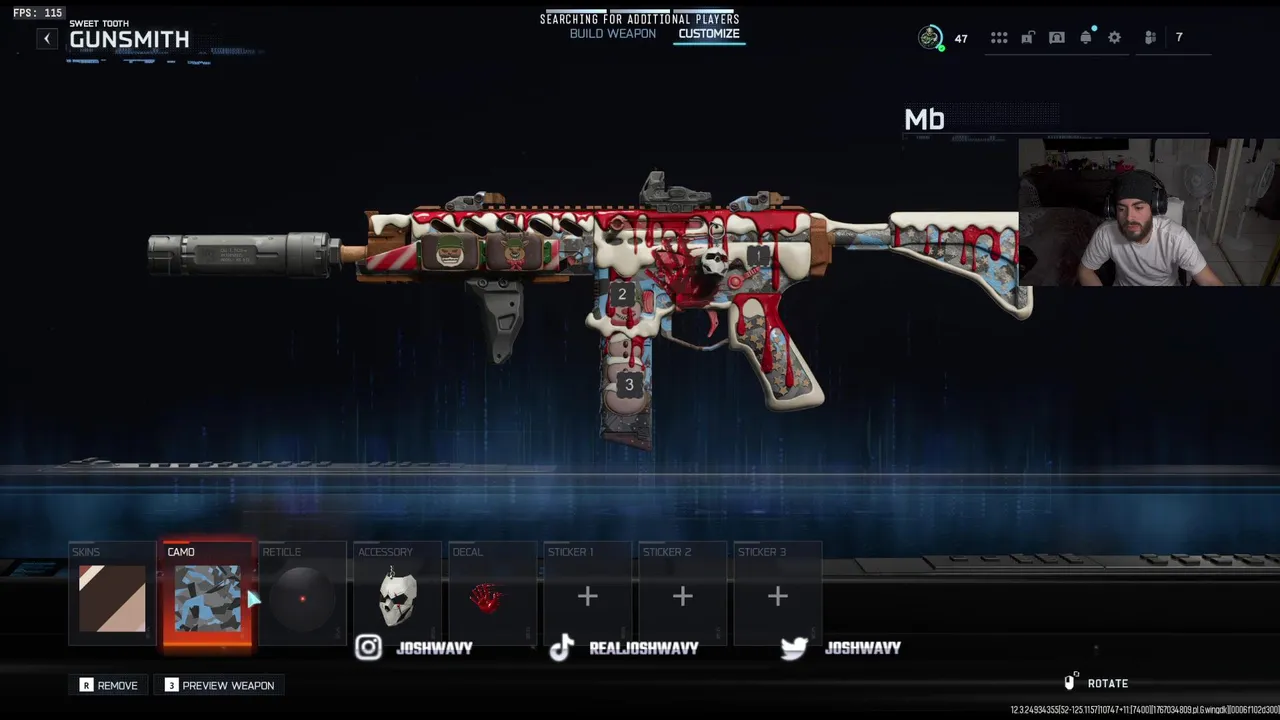Show notifications via the bell icon
1280x720 pixels.
(x=1086, y=38)
